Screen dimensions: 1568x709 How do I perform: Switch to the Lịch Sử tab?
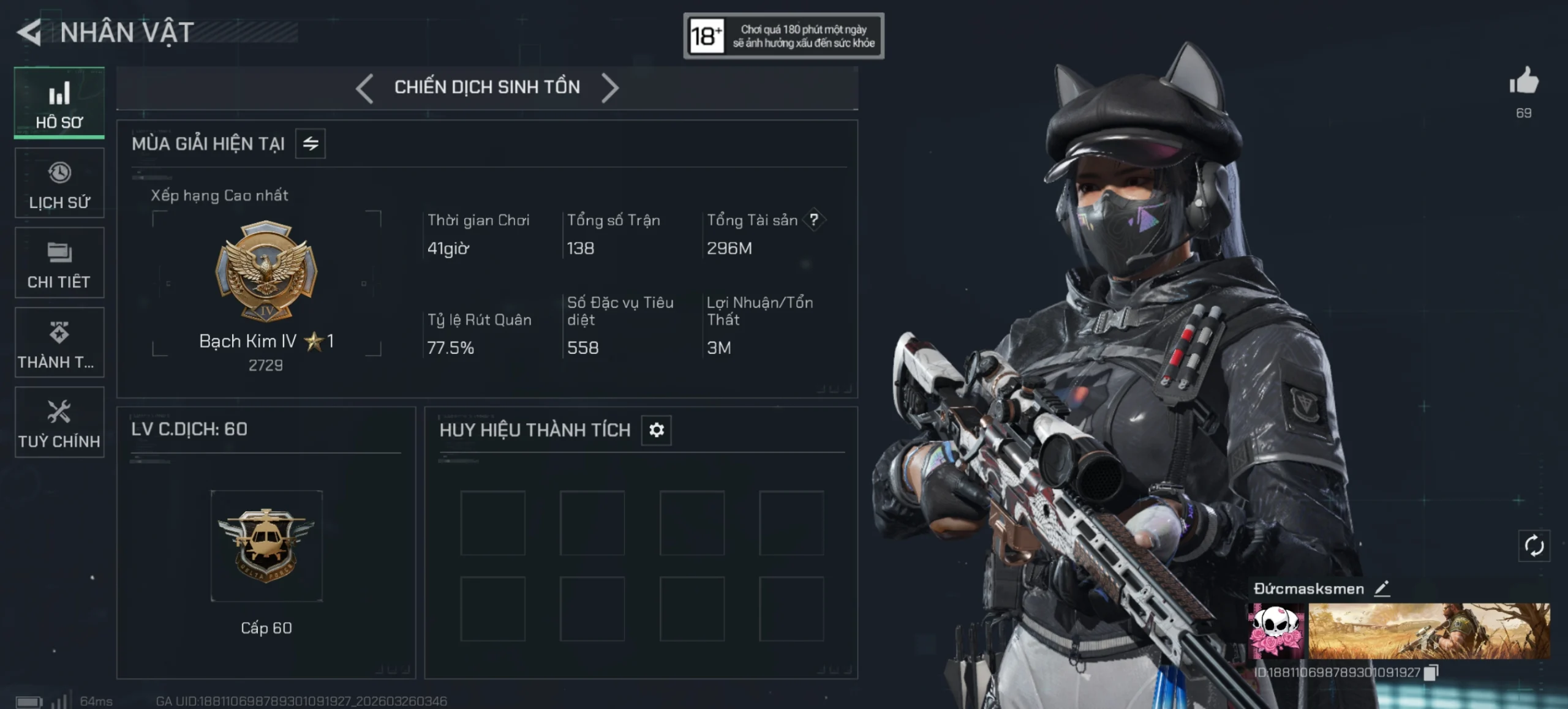click(x=59, y=183)
